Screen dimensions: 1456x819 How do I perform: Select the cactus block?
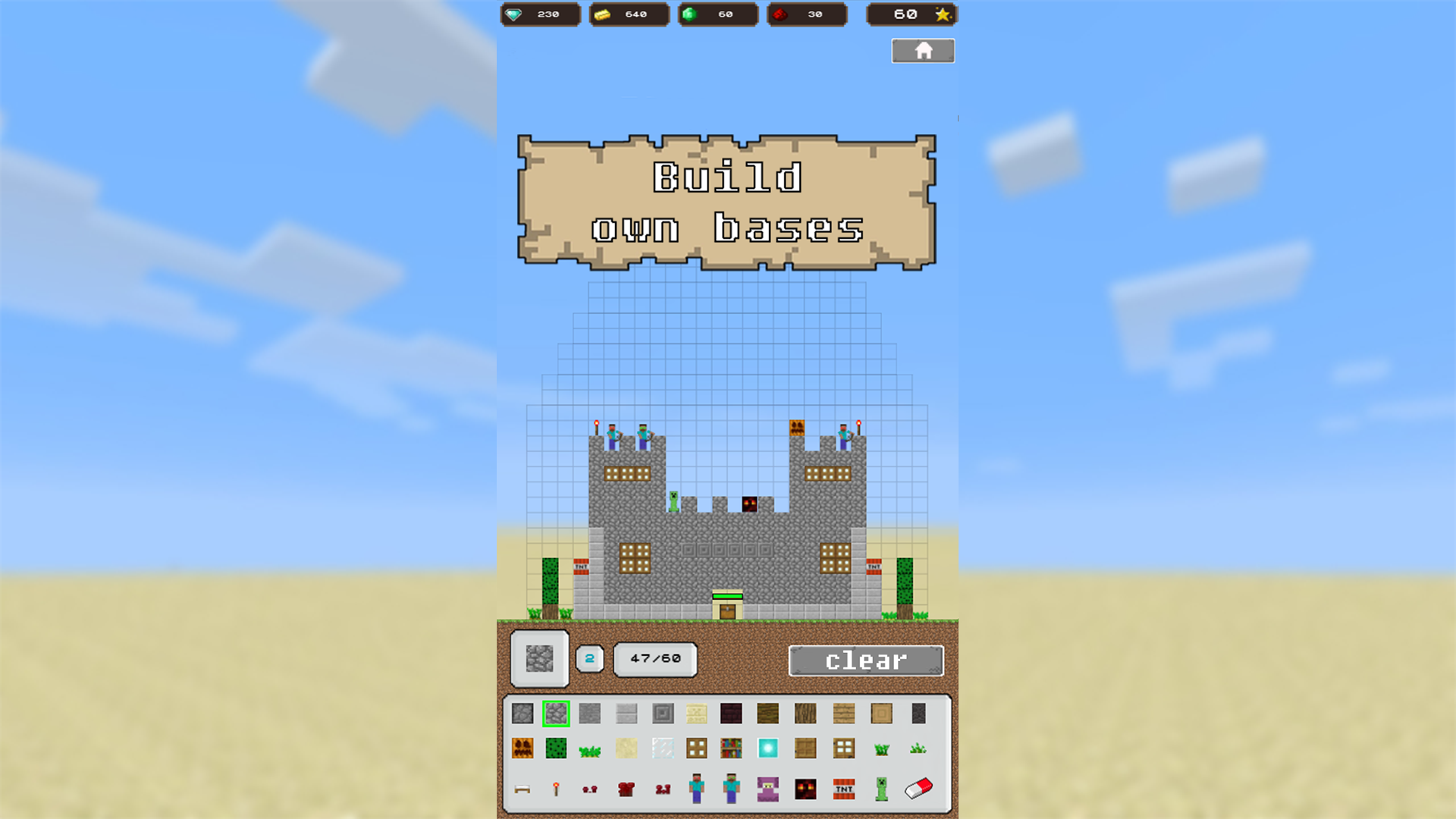point(556,748)
